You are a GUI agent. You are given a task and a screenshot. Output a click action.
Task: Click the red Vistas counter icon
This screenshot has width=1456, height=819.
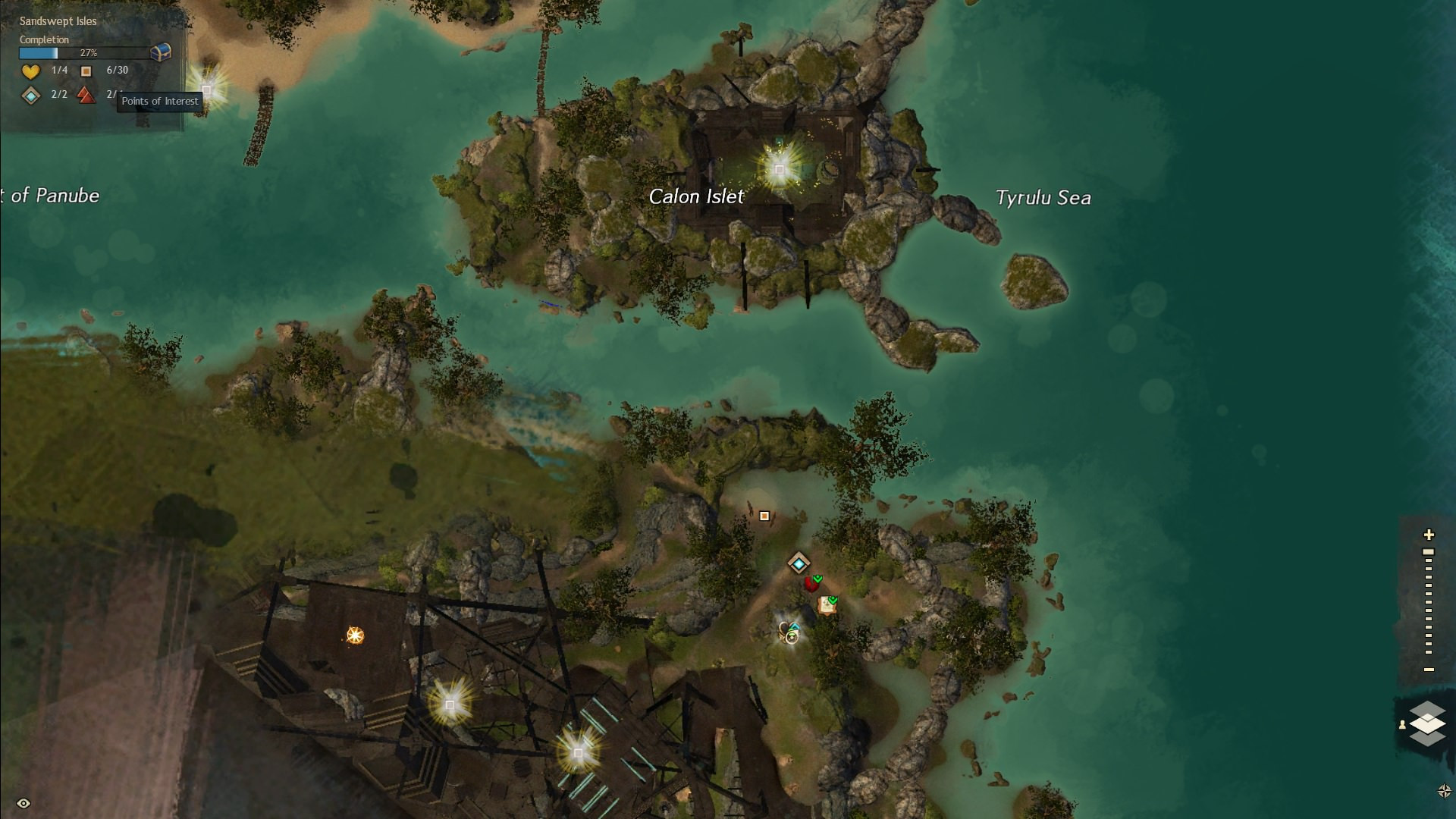coord(86,96)
